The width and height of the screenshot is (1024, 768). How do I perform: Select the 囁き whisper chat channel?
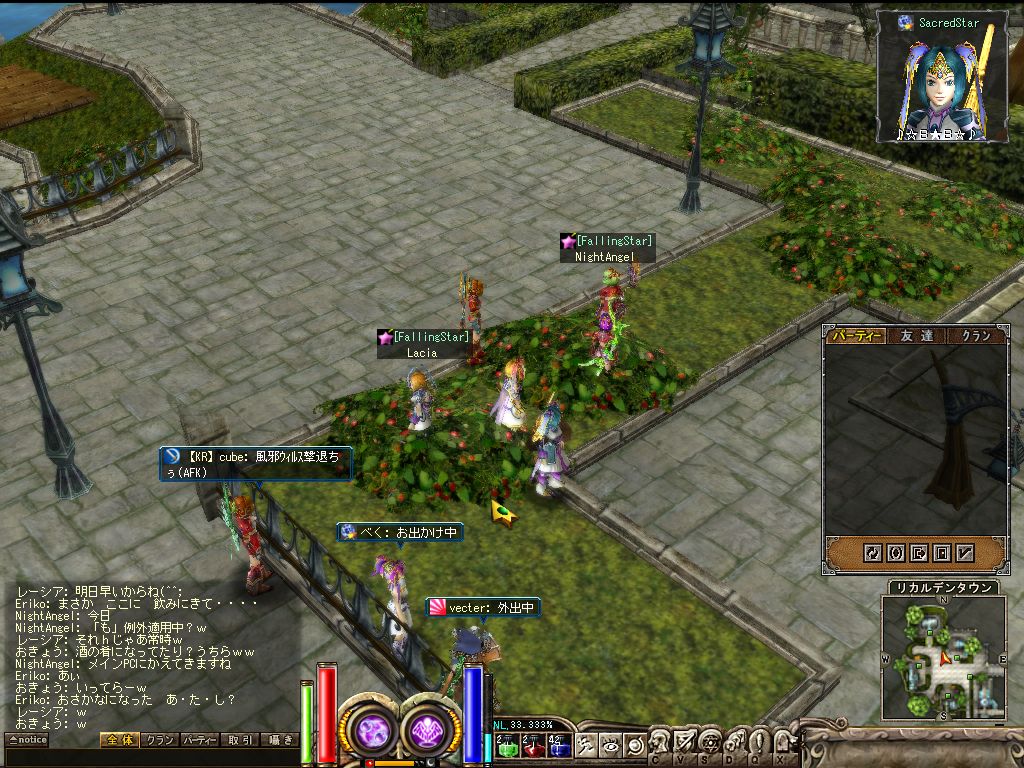click(x=279, y=740)
